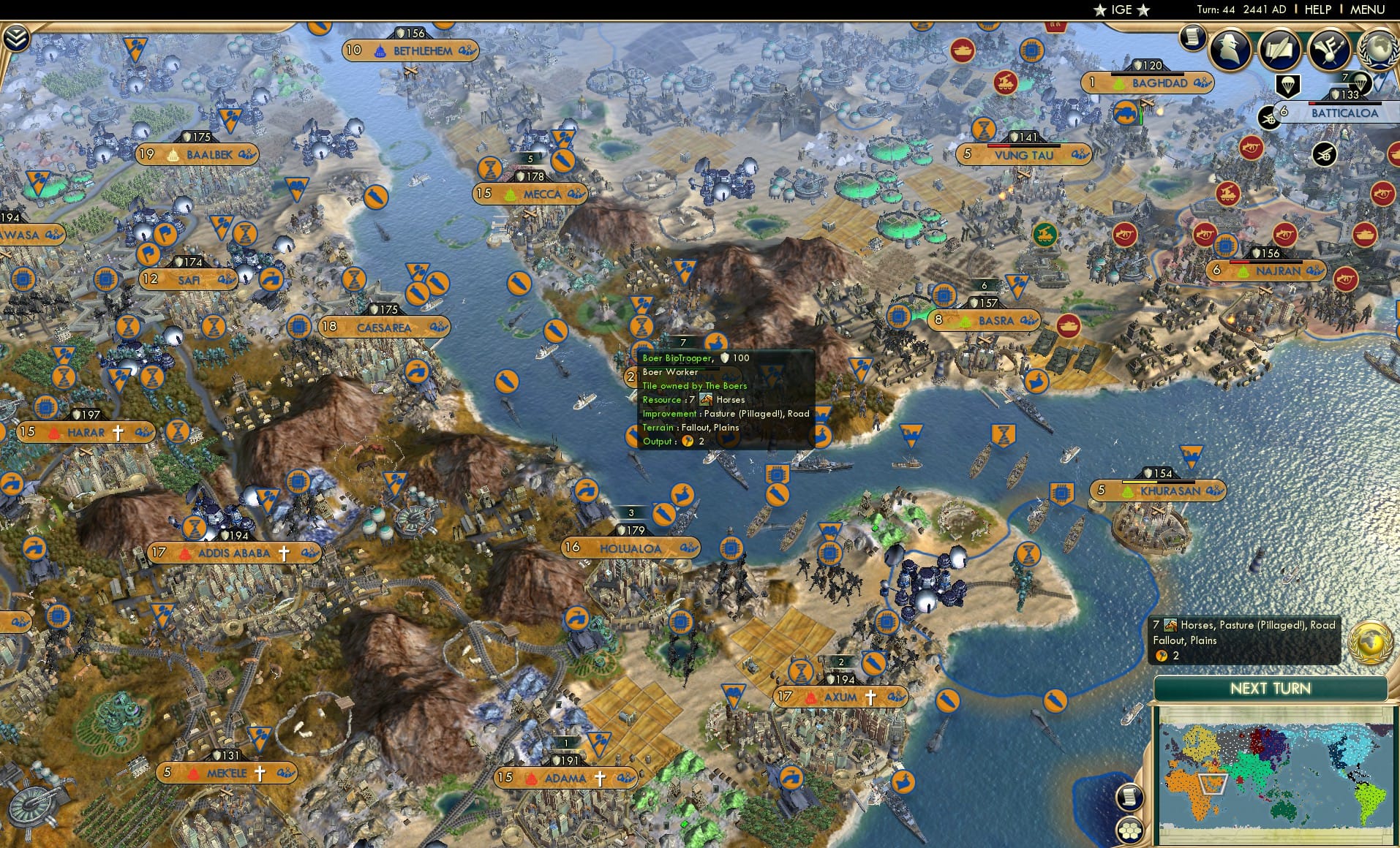Image resolution: width=1400 pixels, height=848 pixels.
Task: Toggle the golden globe view above the minimap
Action: coord(1371,641)
